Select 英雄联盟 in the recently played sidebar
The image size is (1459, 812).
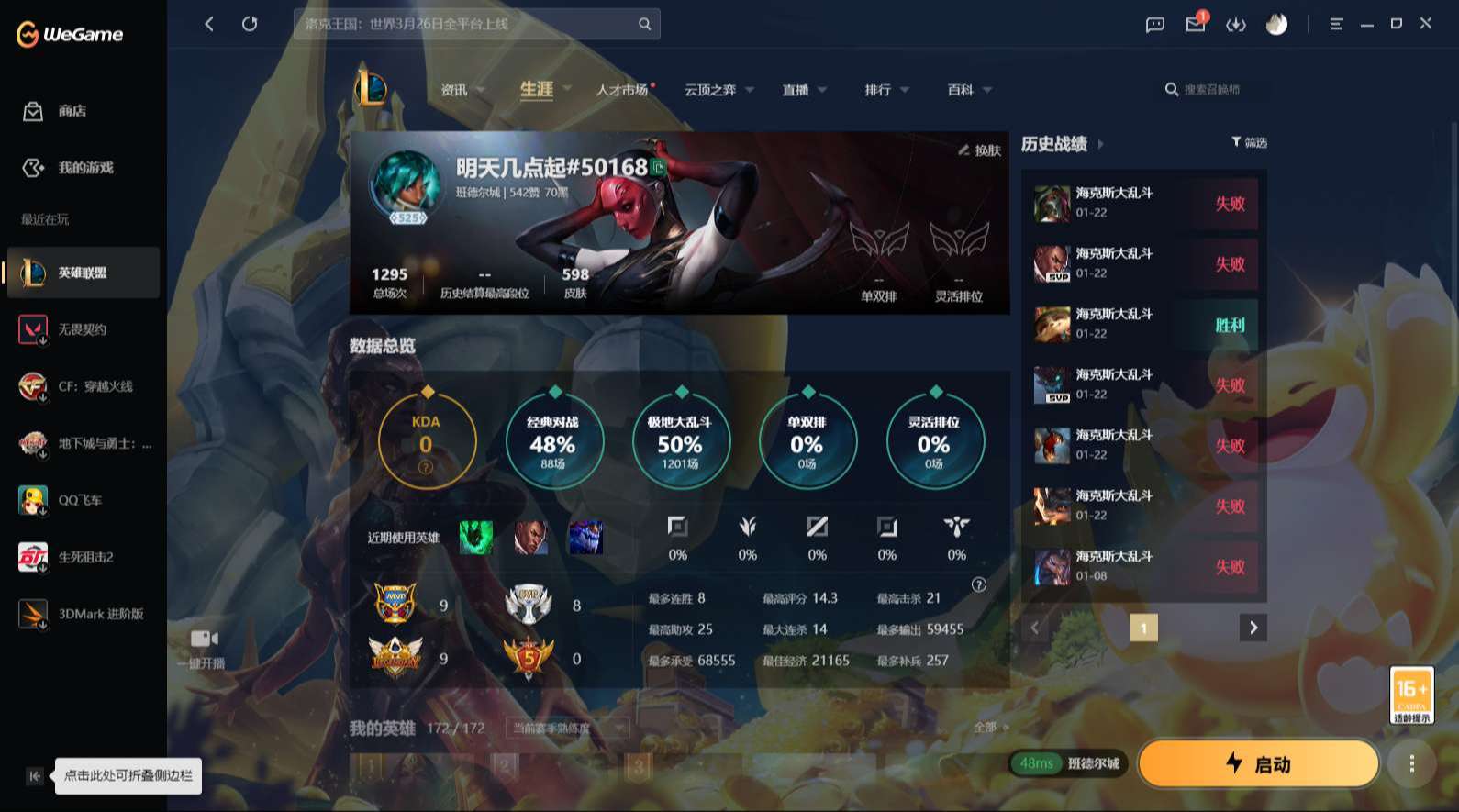click(83, 273)
